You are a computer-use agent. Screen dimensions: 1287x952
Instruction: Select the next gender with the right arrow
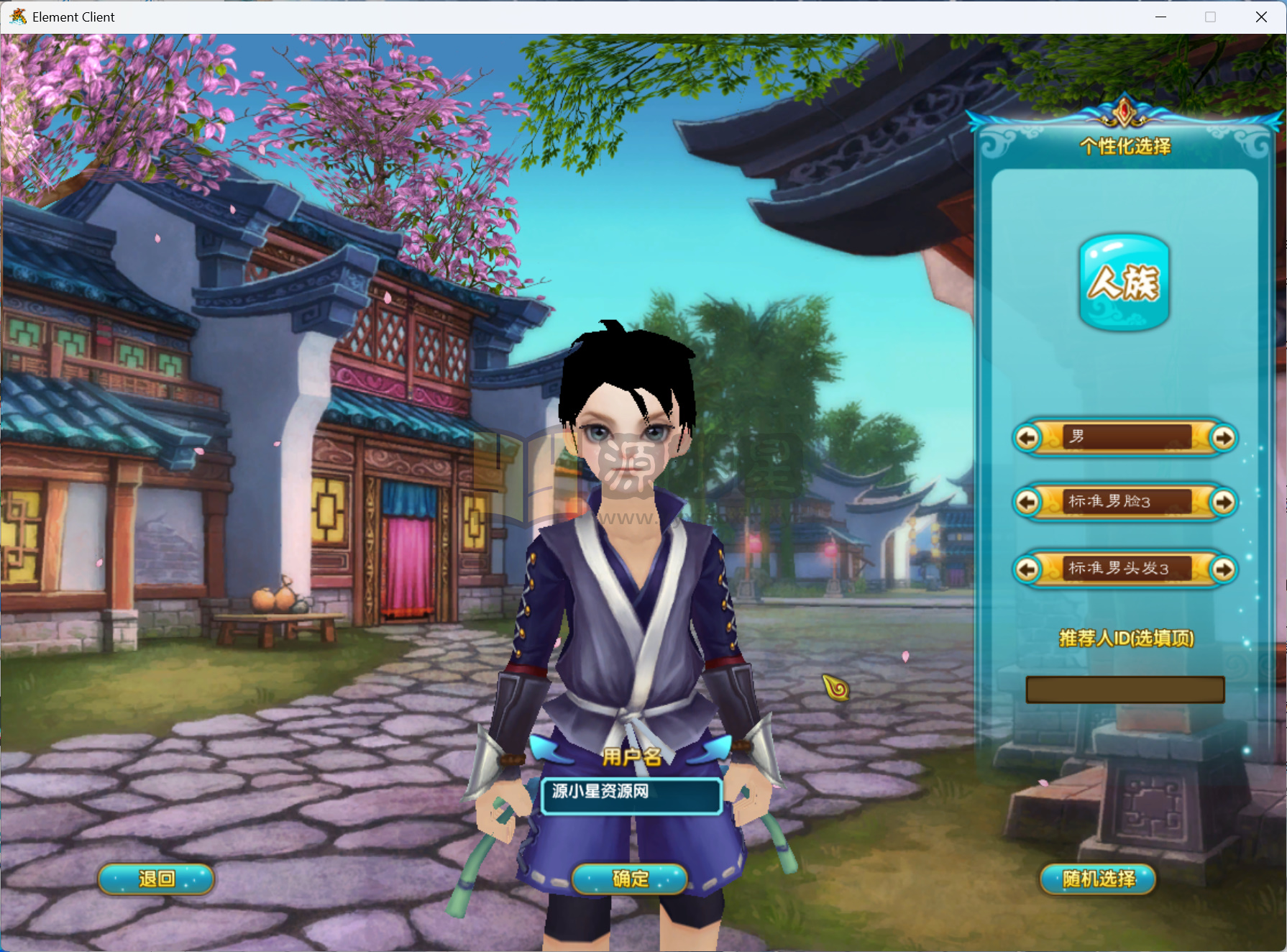pos(1222,437)
